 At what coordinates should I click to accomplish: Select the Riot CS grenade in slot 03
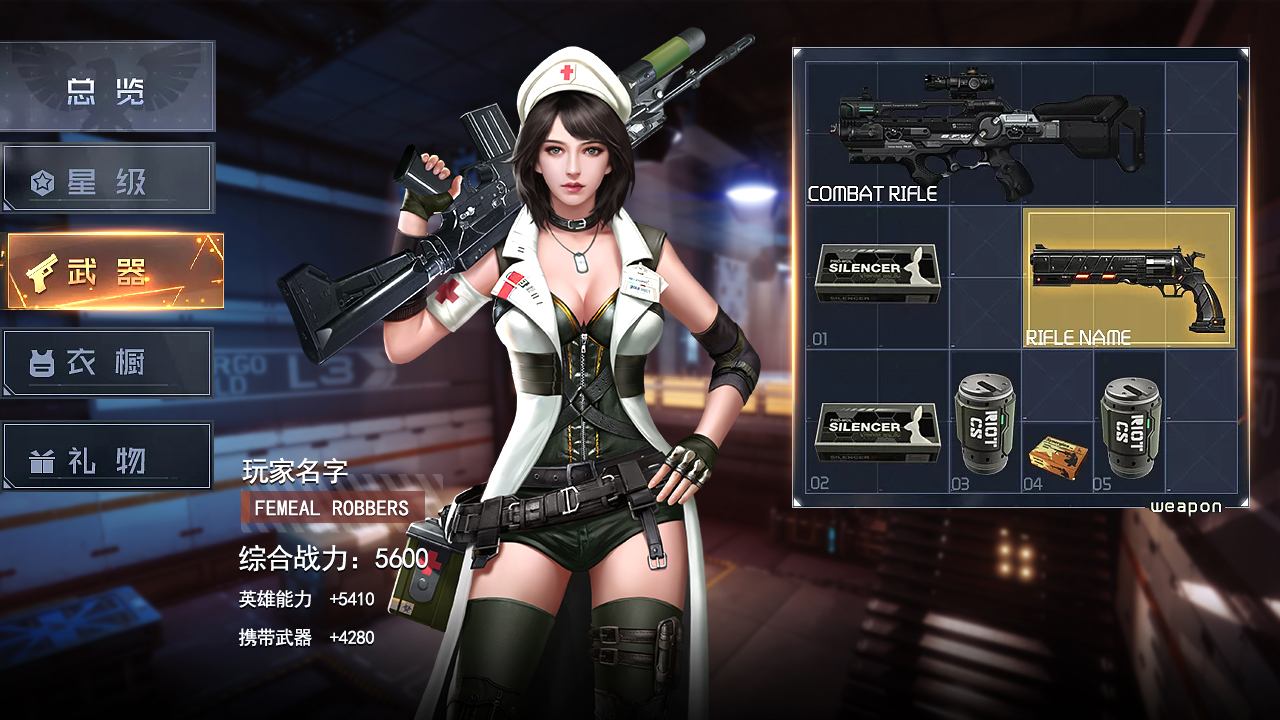pyautogui.click(x=985, y=424)
